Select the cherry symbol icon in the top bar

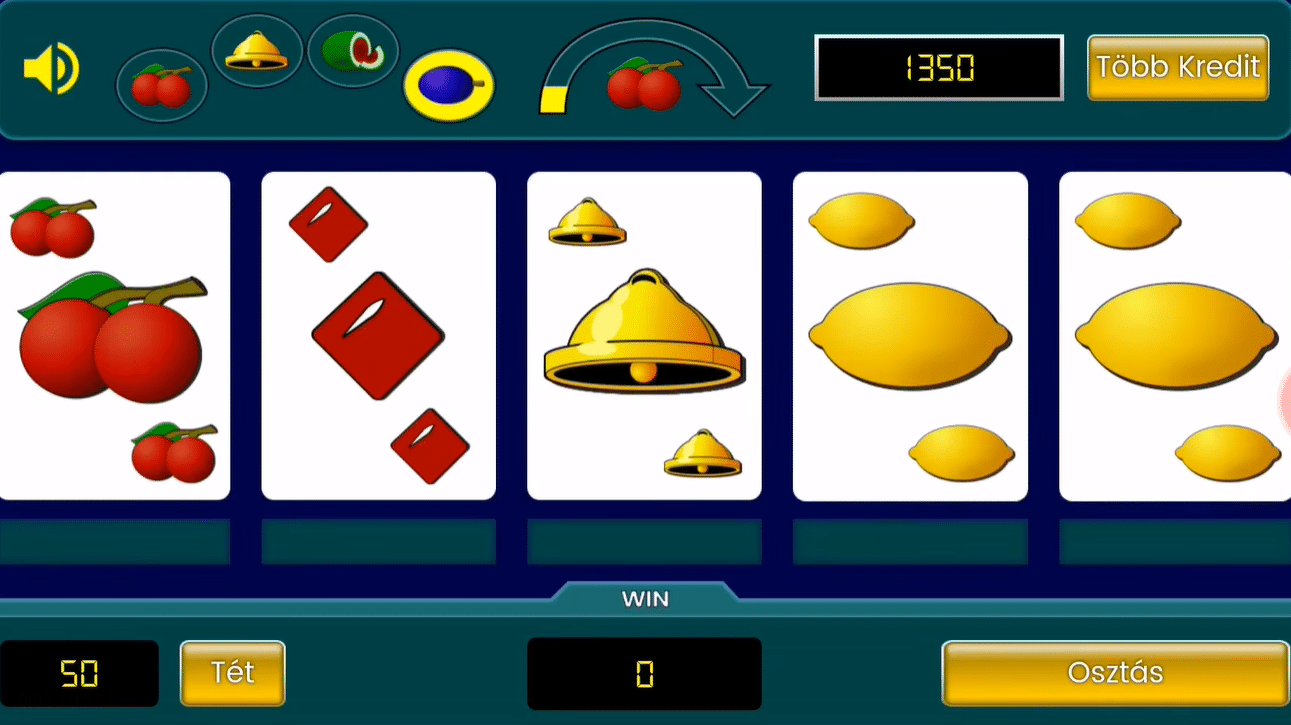(x=161, y=85)
